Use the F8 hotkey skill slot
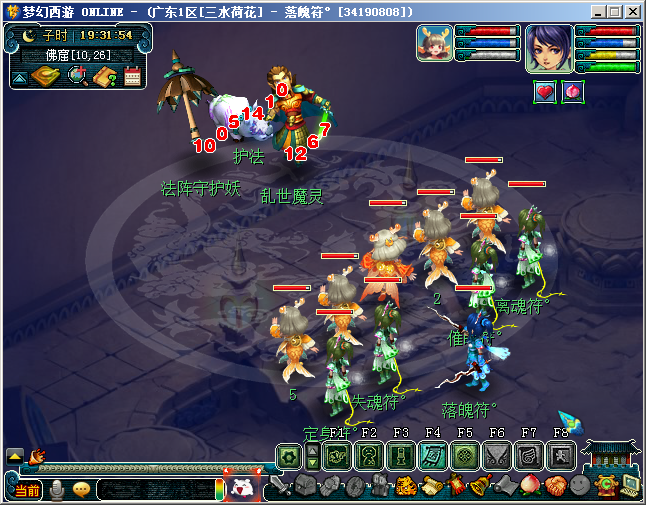This screenshot has height=505, width=646. [x=561, y=456]
